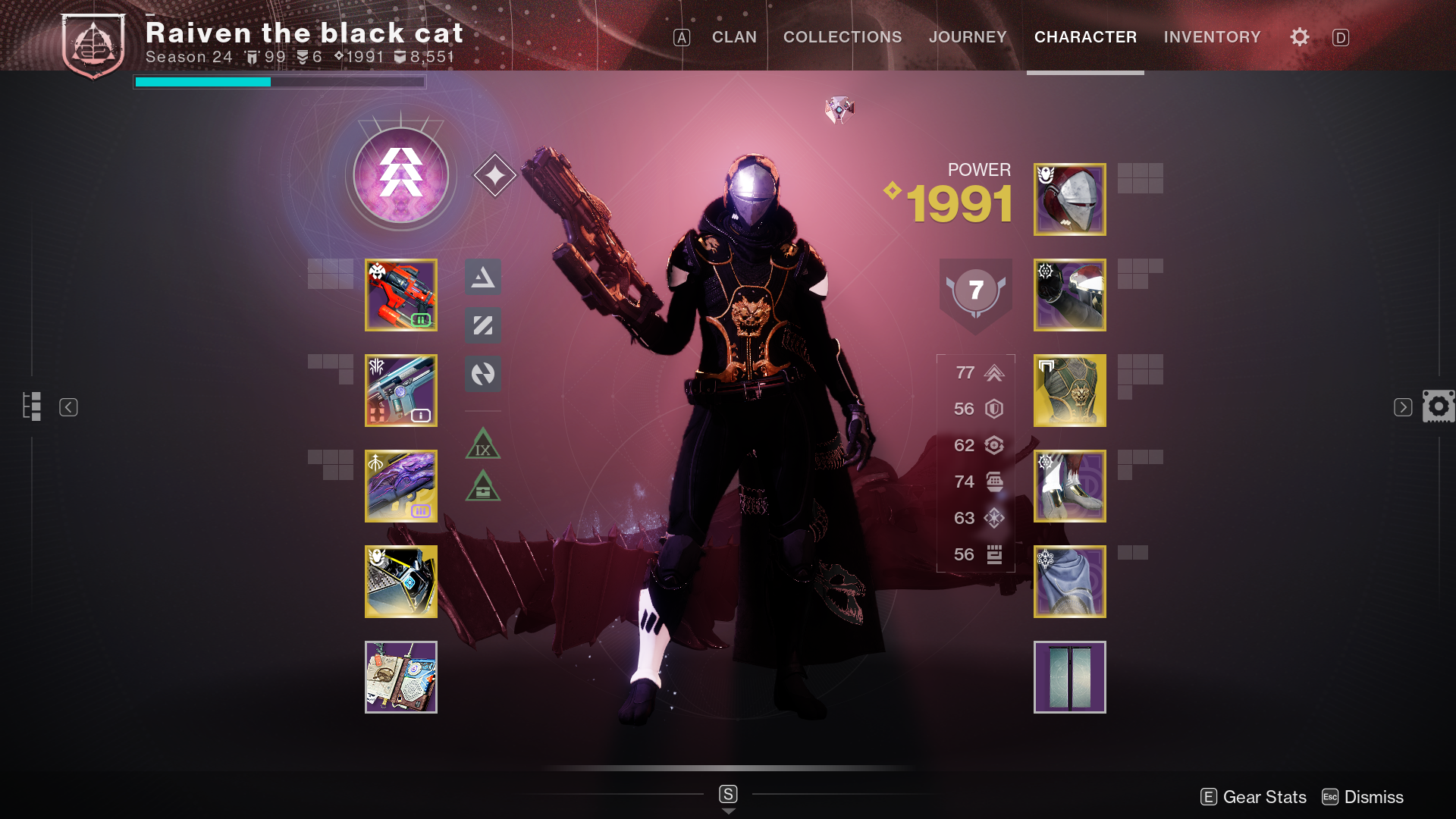Select the red kinetic weapon slot
The height and width of the screenshot is (819, 1456).
(400, 295)
